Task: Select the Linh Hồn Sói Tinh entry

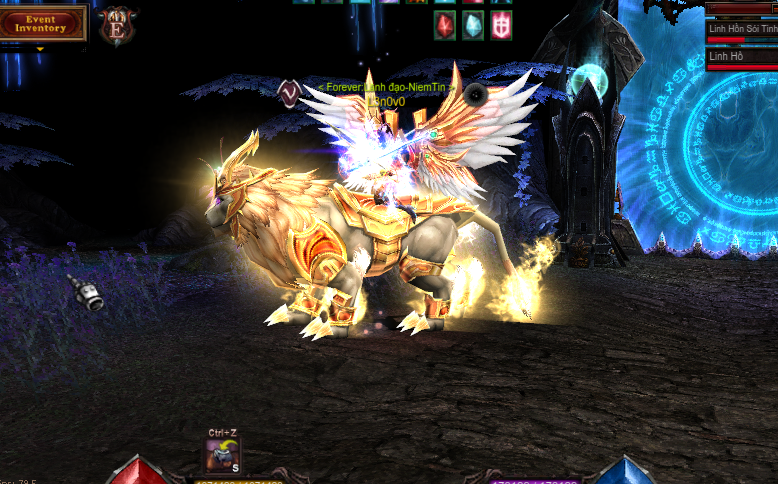Action: [x=741, y=29]
